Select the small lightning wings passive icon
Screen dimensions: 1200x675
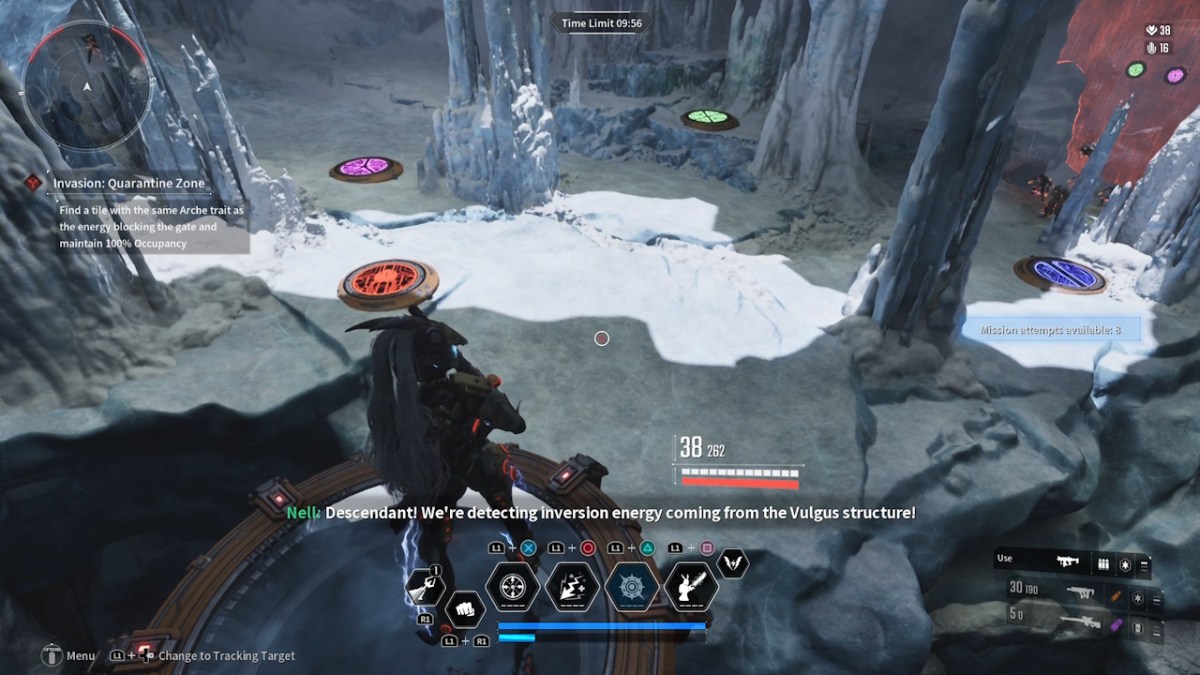[x=733, y=563]
